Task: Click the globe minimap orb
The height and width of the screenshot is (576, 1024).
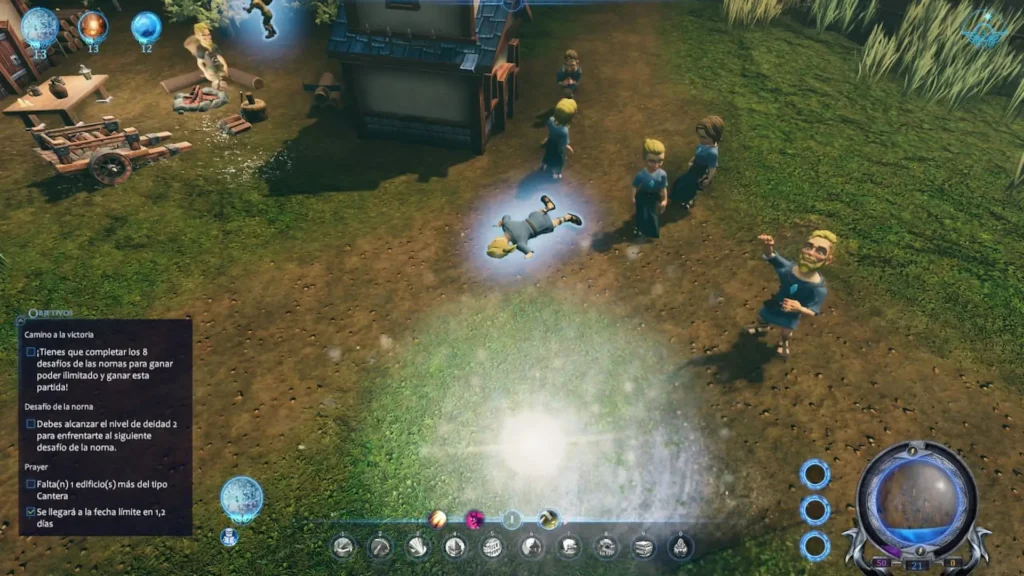Action: pos(915,498)
